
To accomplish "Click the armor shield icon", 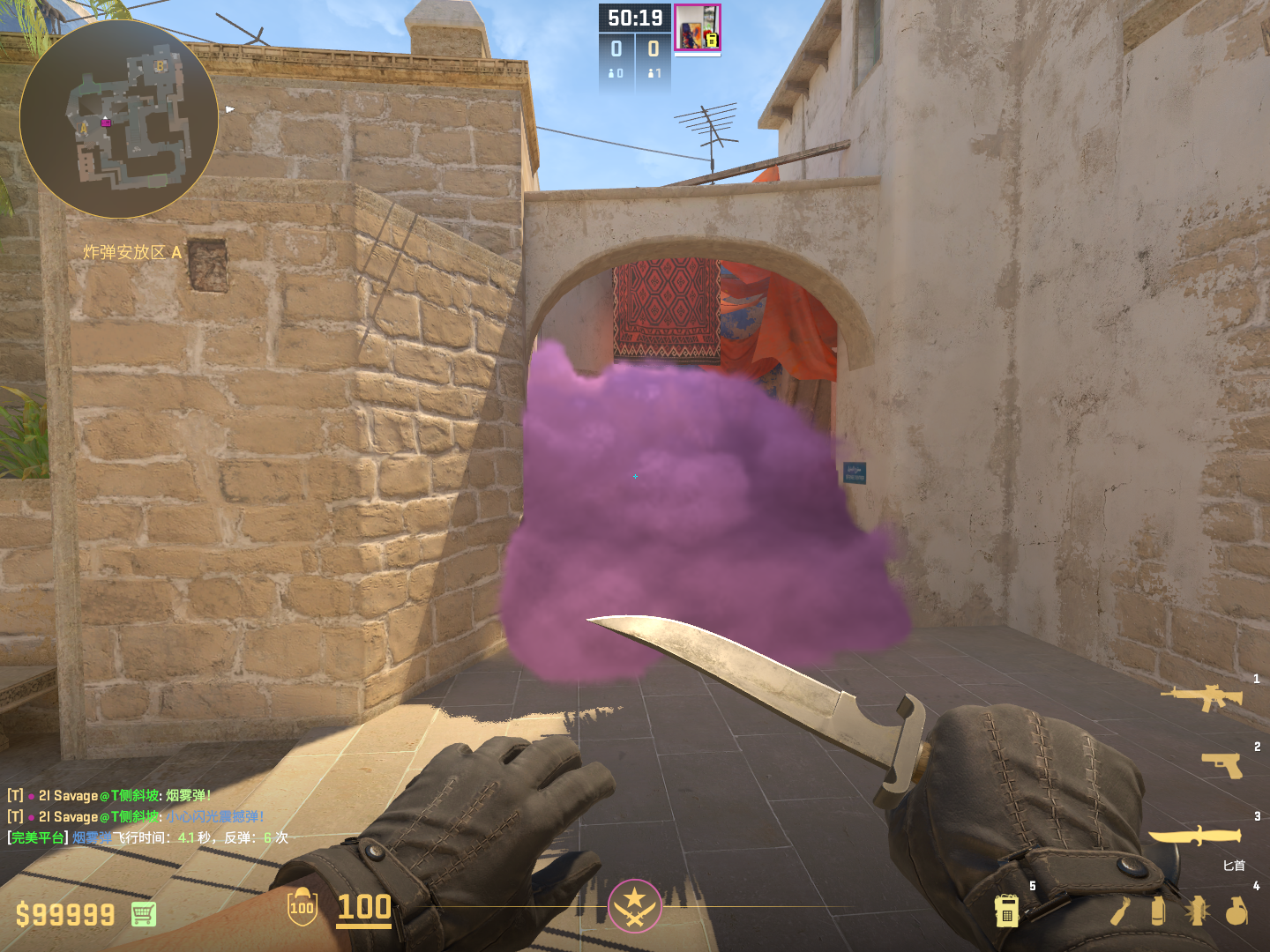I will coord(302,907).
